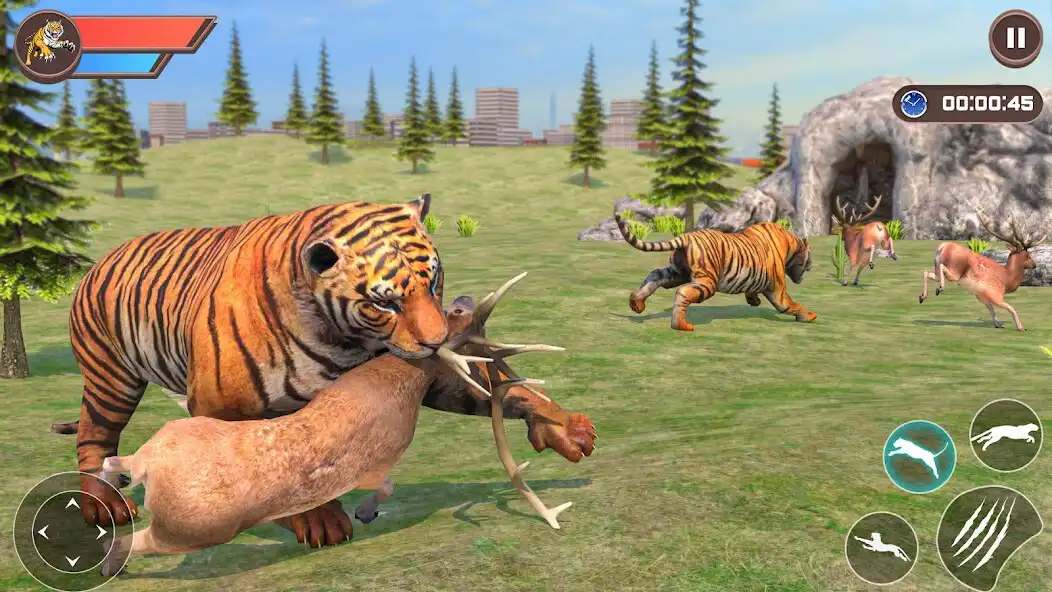Click the tiger portrait avatar
The height and width of the screenshot is (592, 1052).
(x=48, y=45)
